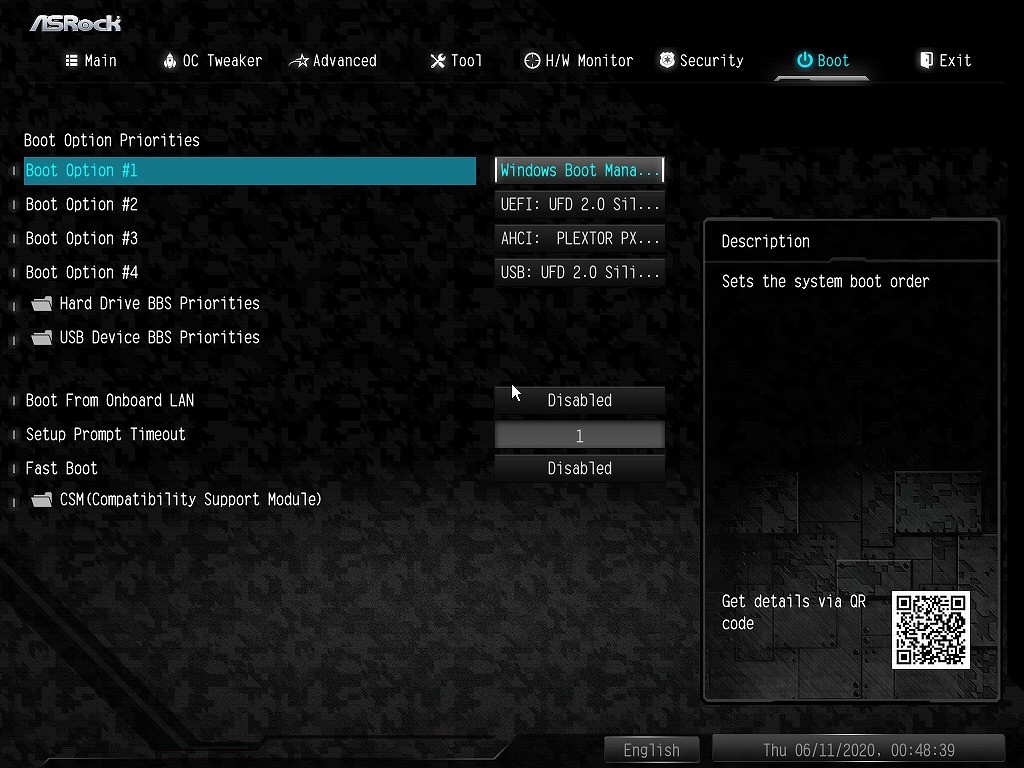Toggle Boot From Onboard LAN setting
The image size is (1024, 768).
(579, 401)
